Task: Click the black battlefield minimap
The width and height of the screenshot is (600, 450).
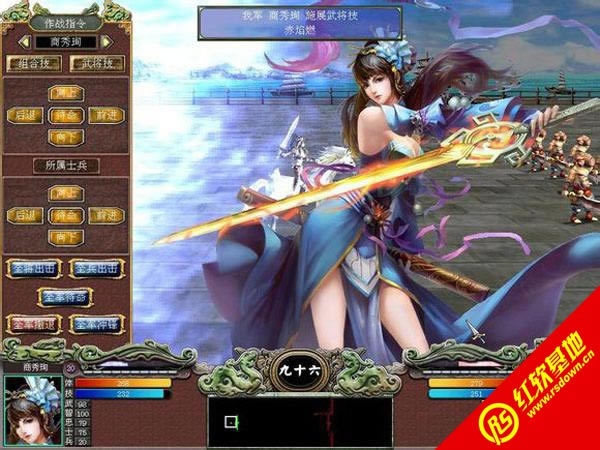Action: [299, 421]
